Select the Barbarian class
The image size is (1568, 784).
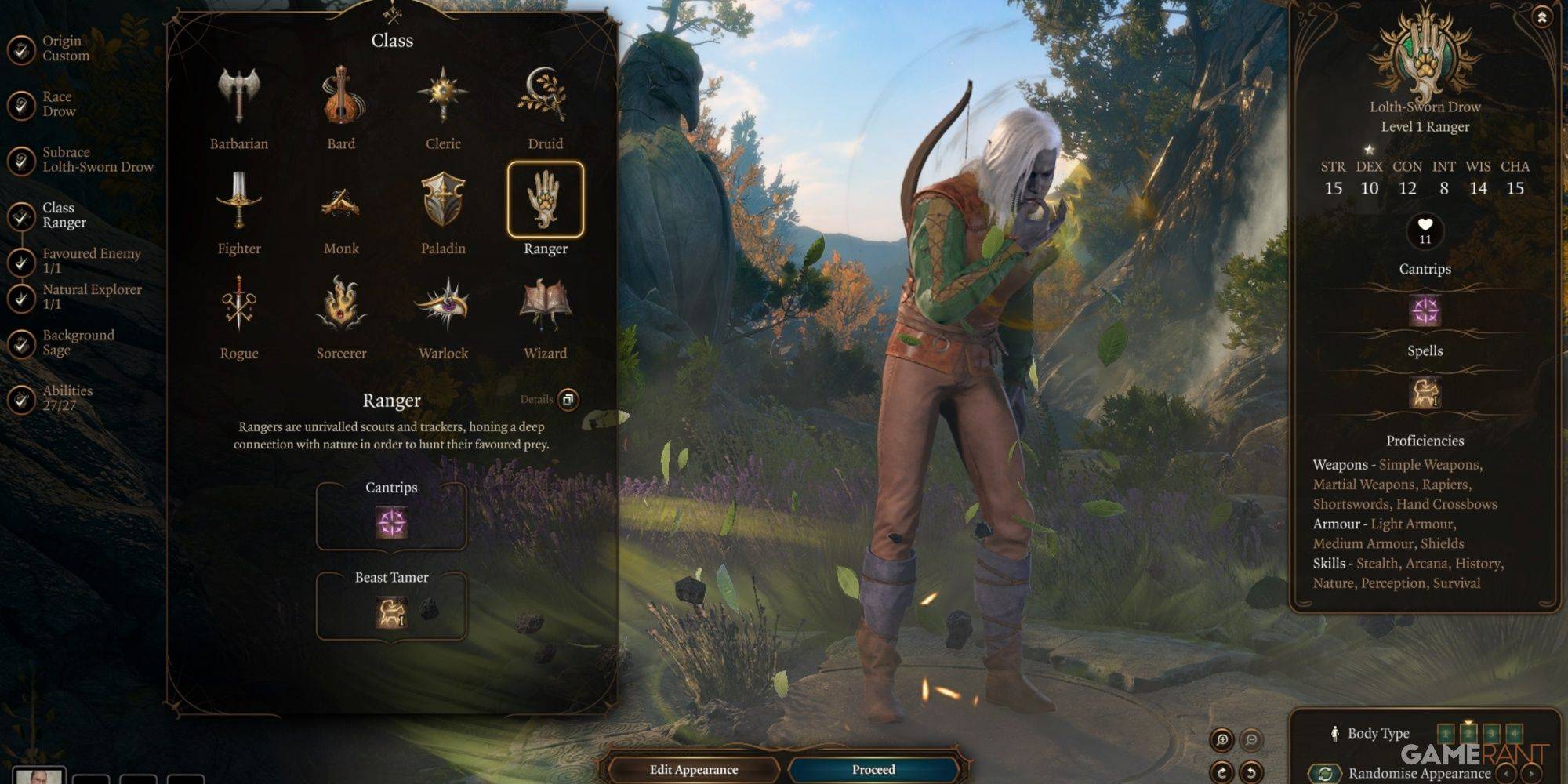[238, 97]
